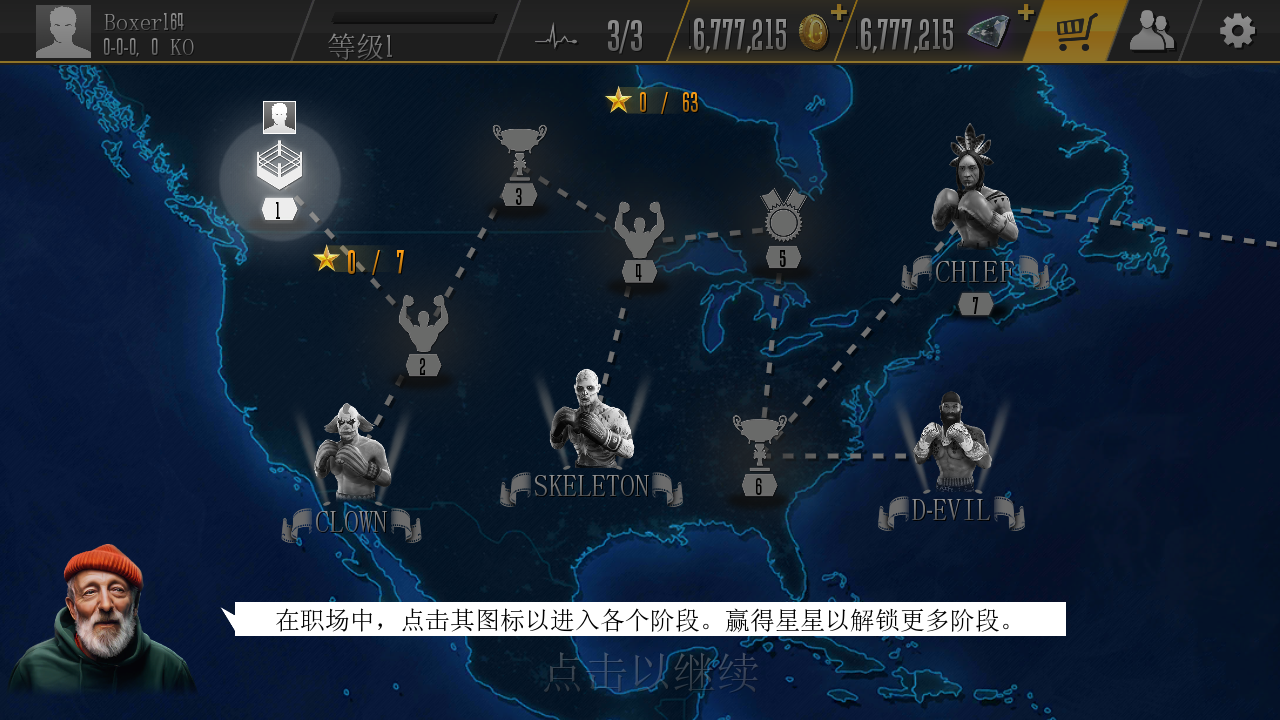Open the settings gear menu
1280x720 pixels.
[x=1237, y=31]
